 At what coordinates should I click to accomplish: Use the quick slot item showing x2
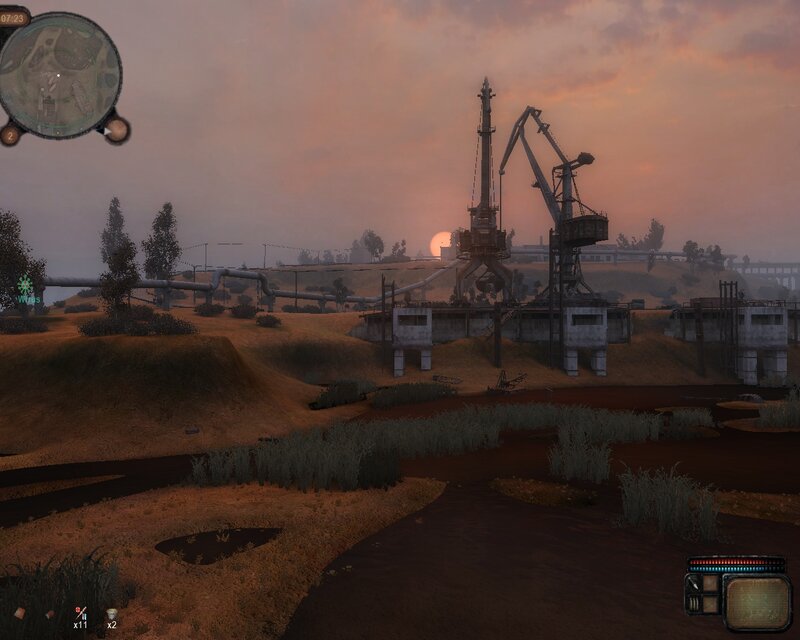[x=112, y=612]
